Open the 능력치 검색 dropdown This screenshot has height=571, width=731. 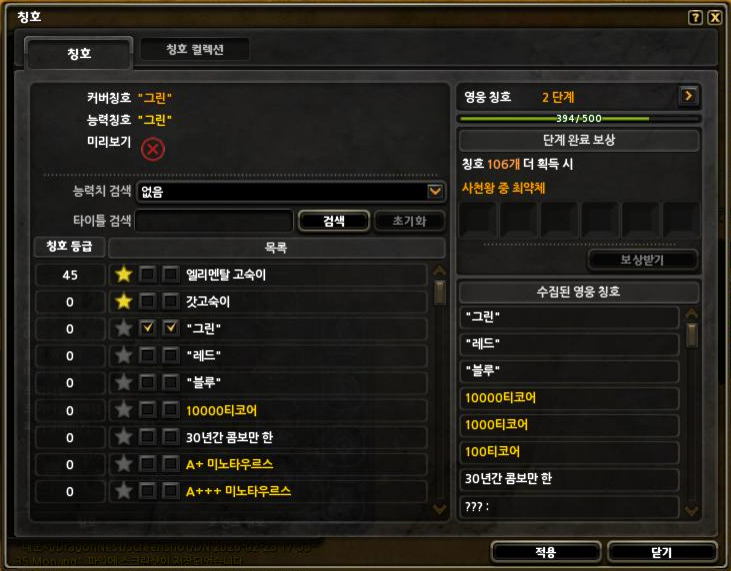point(435,191)
